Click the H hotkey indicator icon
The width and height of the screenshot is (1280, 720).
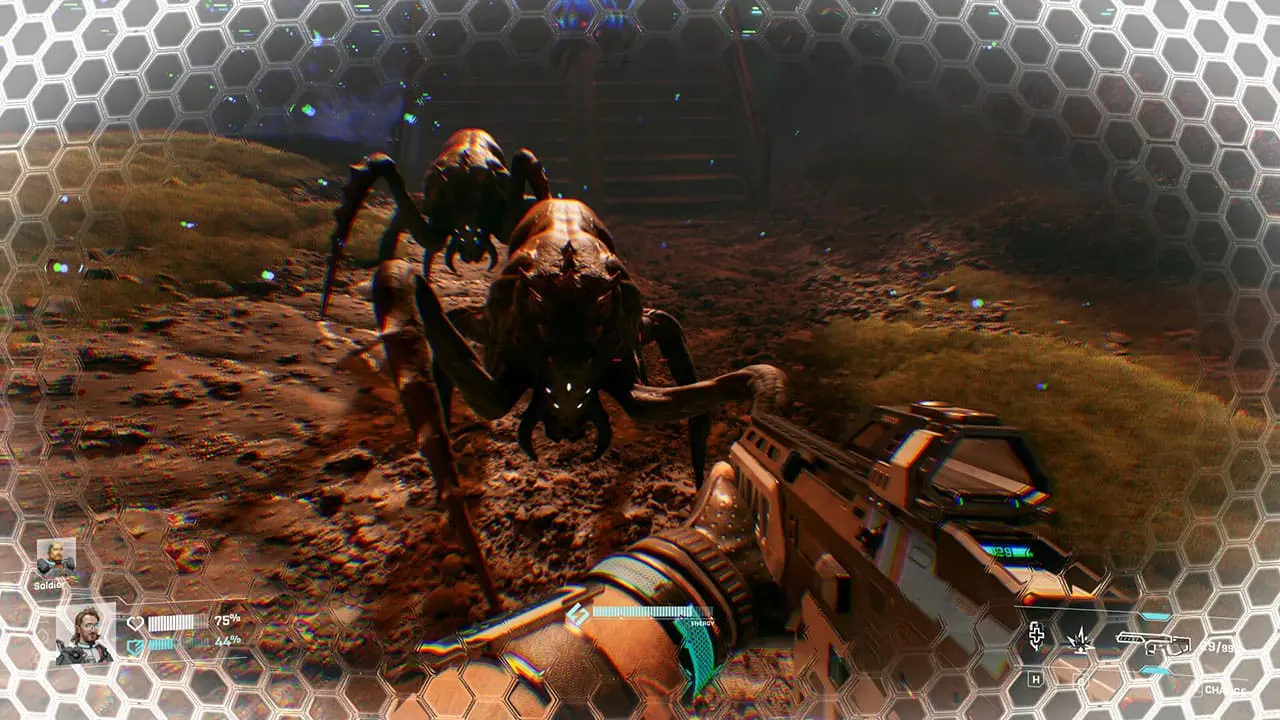[x=1036, y=680]
